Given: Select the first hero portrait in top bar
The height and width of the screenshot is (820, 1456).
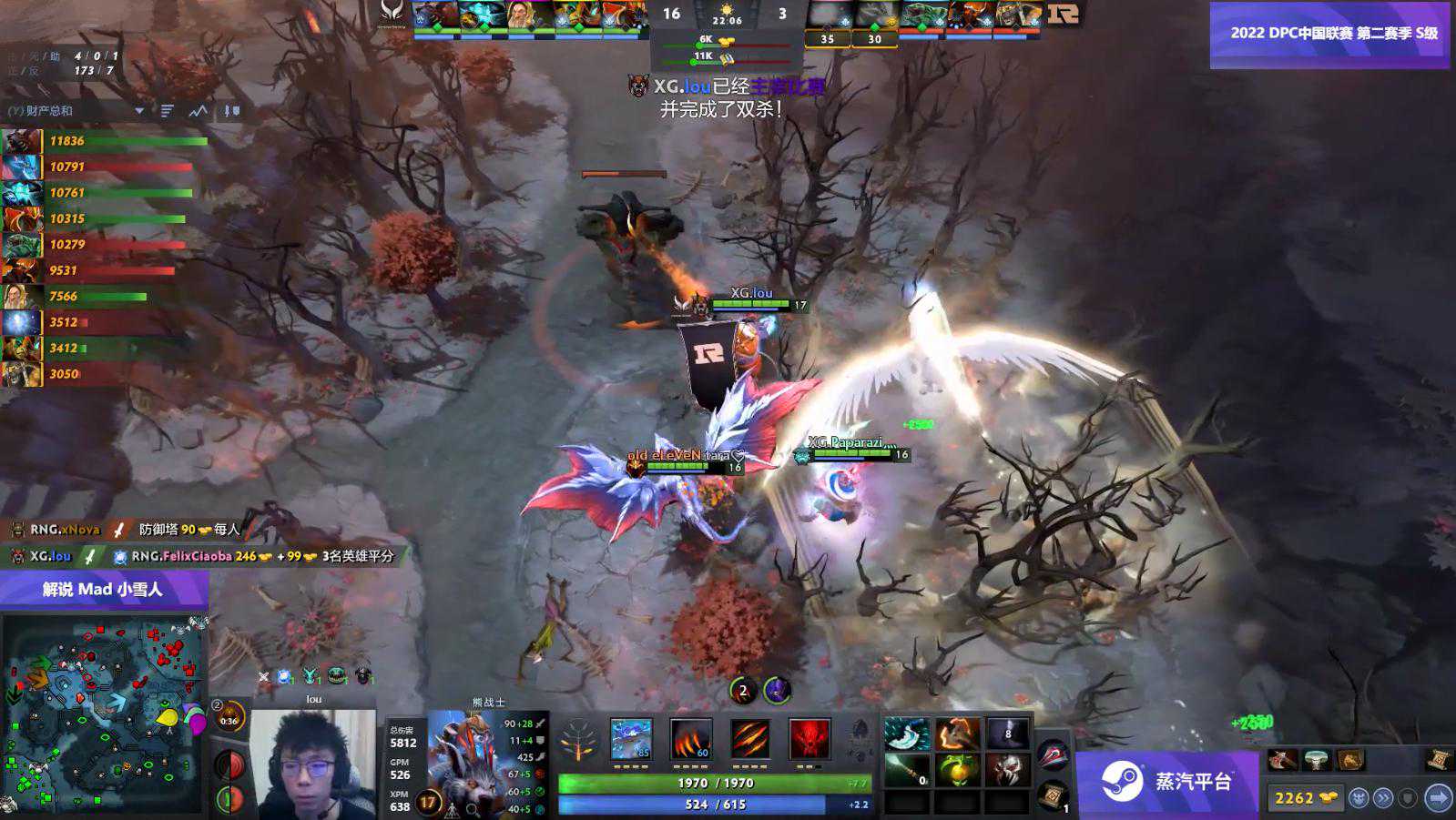Looking at the screenshot, I should pyautogui.click(x=435, y=15).
